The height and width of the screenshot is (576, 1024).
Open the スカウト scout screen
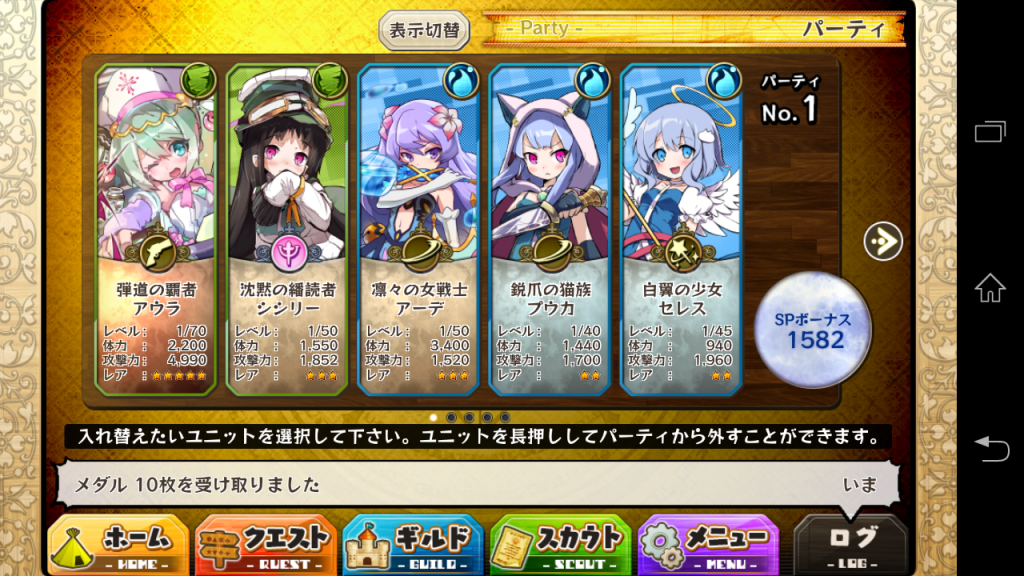pyautogui.click(x=560, y=545)
